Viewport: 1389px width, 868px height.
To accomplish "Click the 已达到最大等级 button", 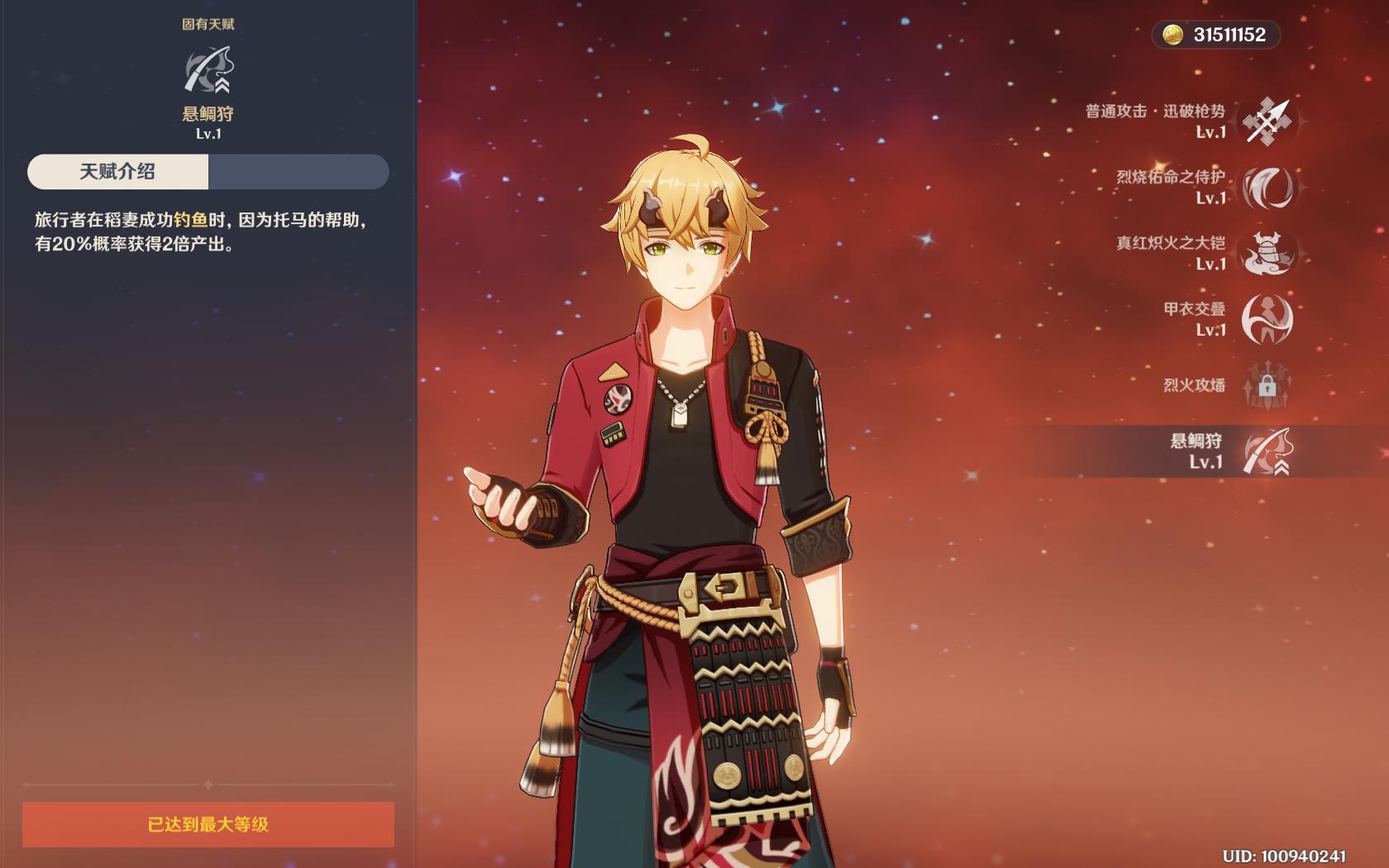I will 208,824.
